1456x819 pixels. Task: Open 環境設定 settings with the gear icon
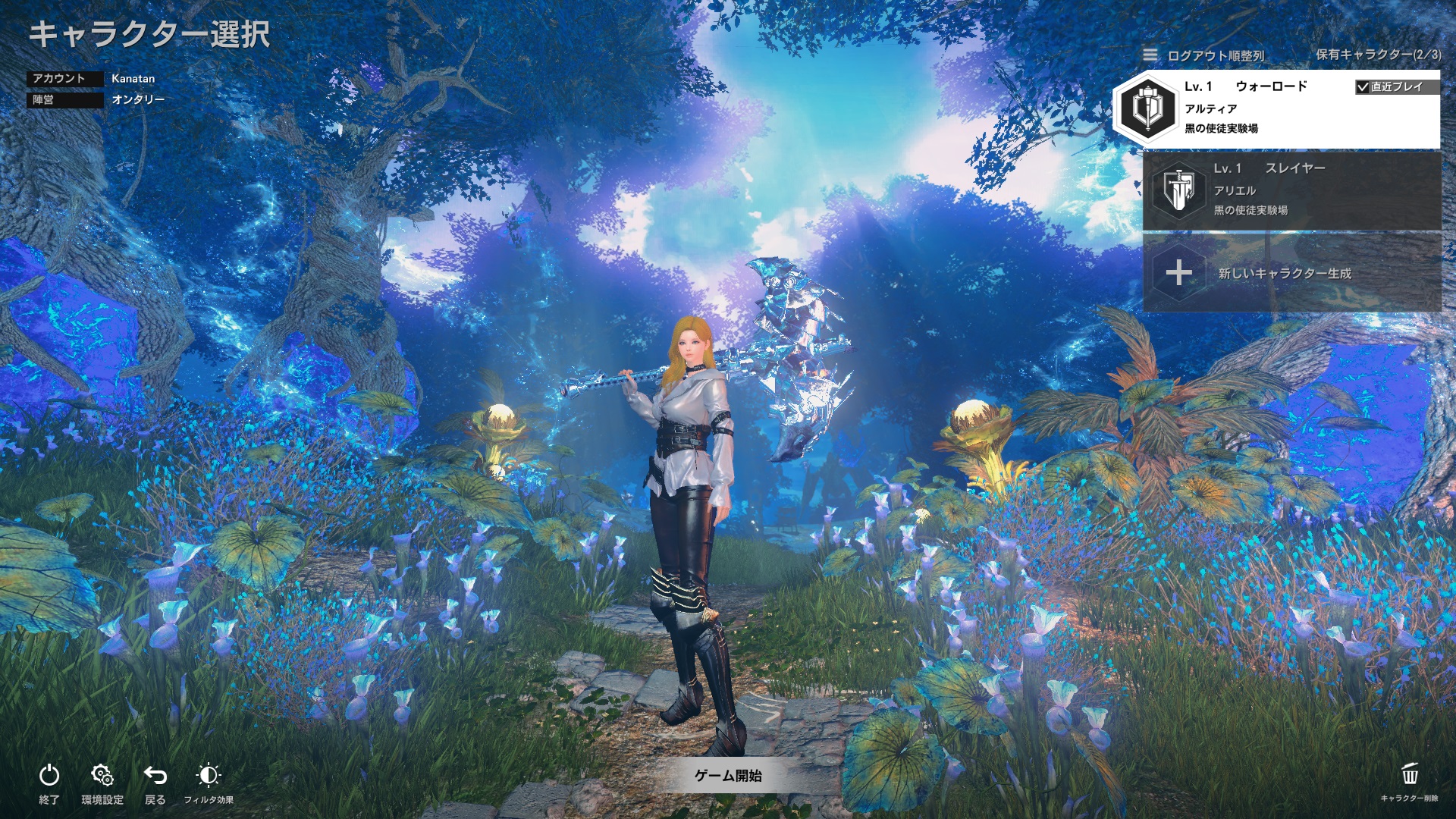[102, 775]
